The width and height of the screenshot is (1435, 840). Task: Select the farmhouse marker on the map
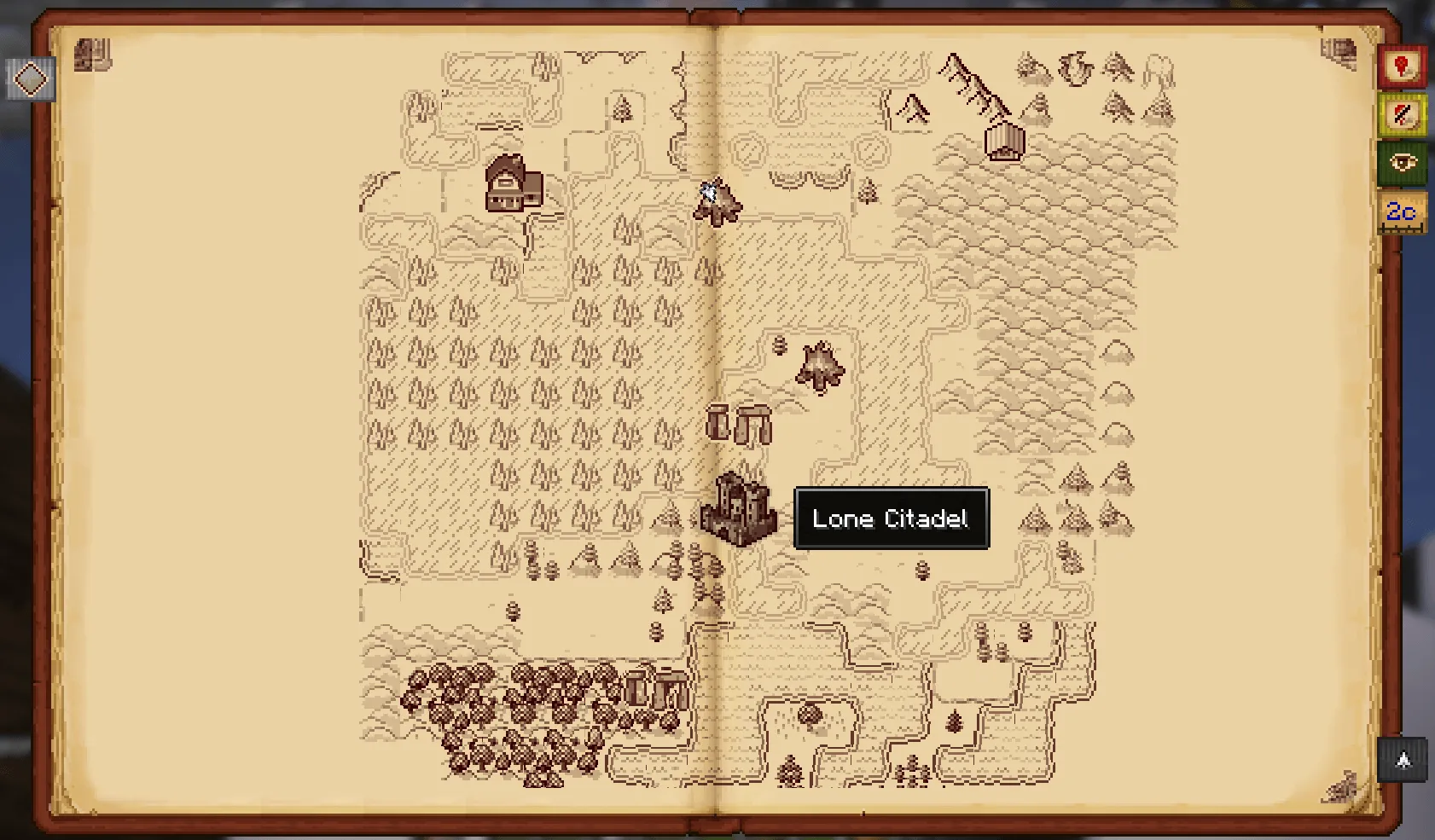[513, 183]
